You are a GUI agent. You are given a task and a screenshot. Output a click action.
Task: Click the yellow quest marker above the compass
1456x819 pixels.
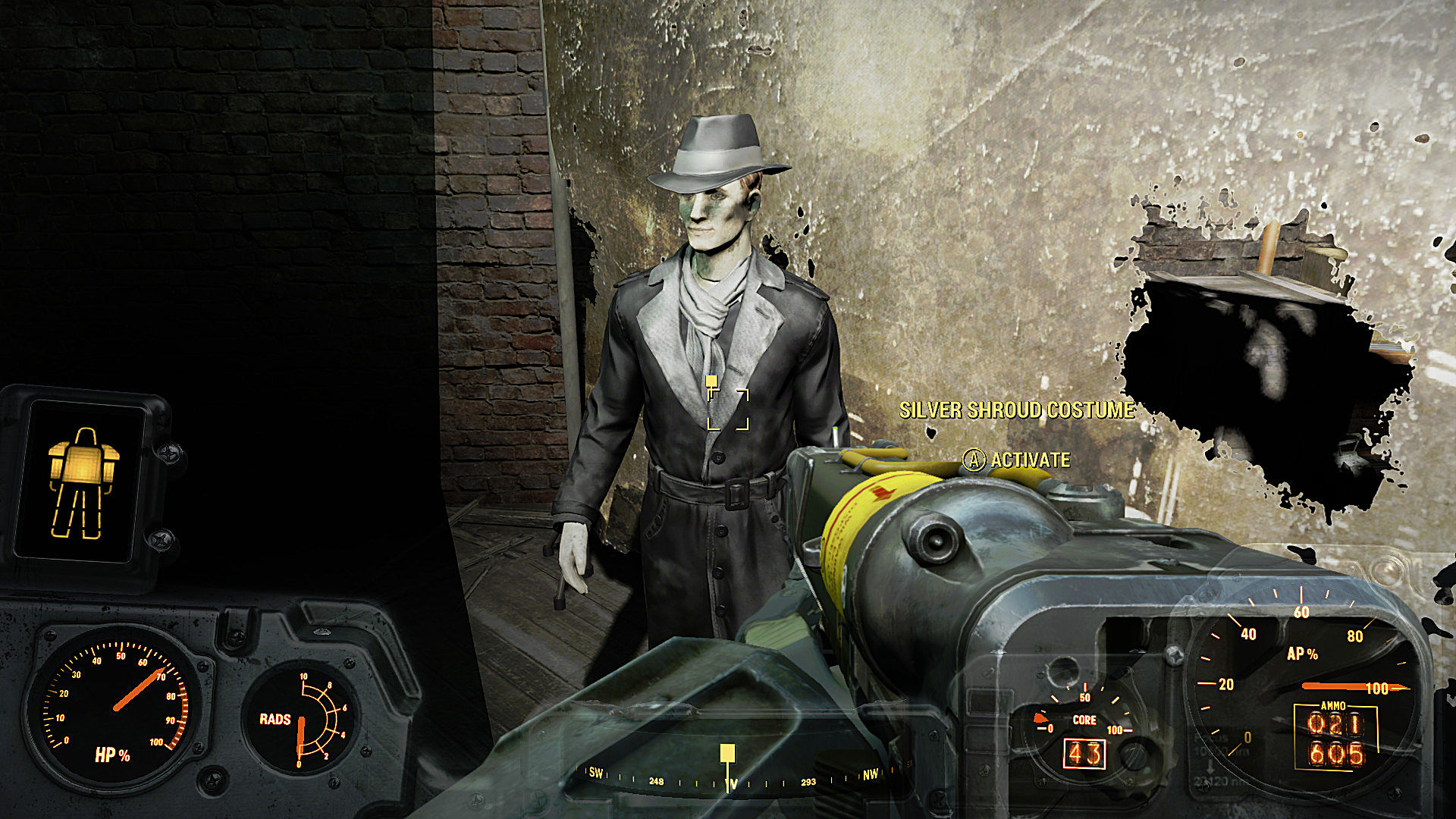[727, 753]
